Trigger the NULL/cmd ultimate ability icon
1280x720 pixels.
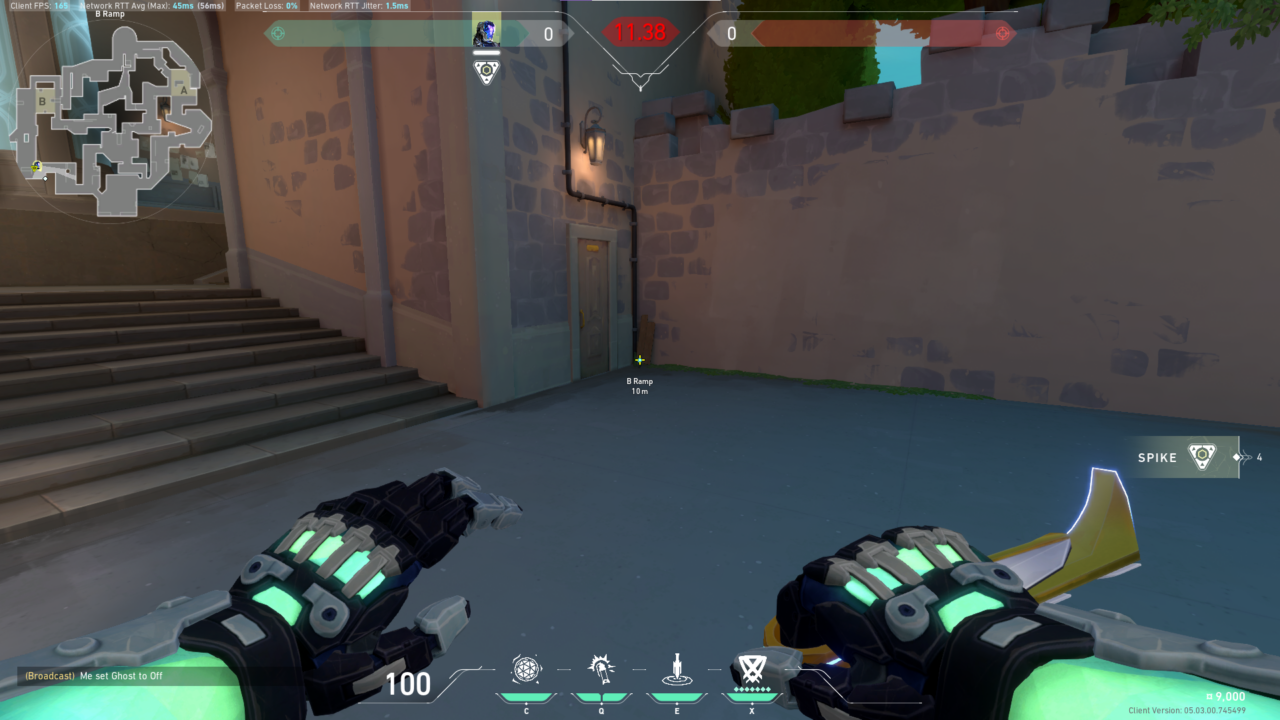(752, 668)
